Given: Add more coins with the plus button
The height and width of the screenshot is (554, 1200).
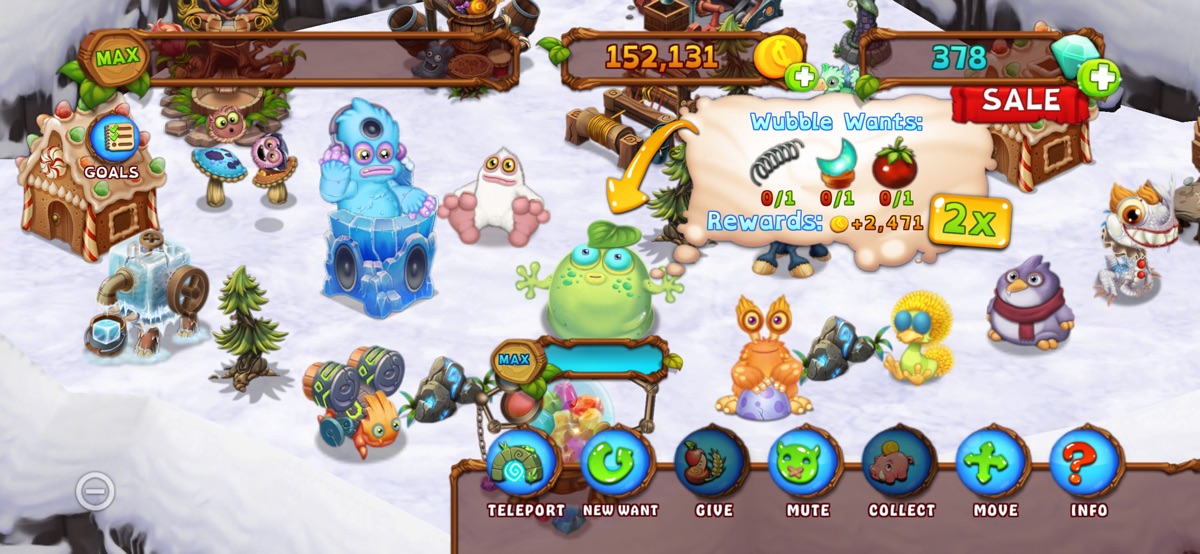Looking at the screenshot, I should pyautogui.click(x=801, y=76).
